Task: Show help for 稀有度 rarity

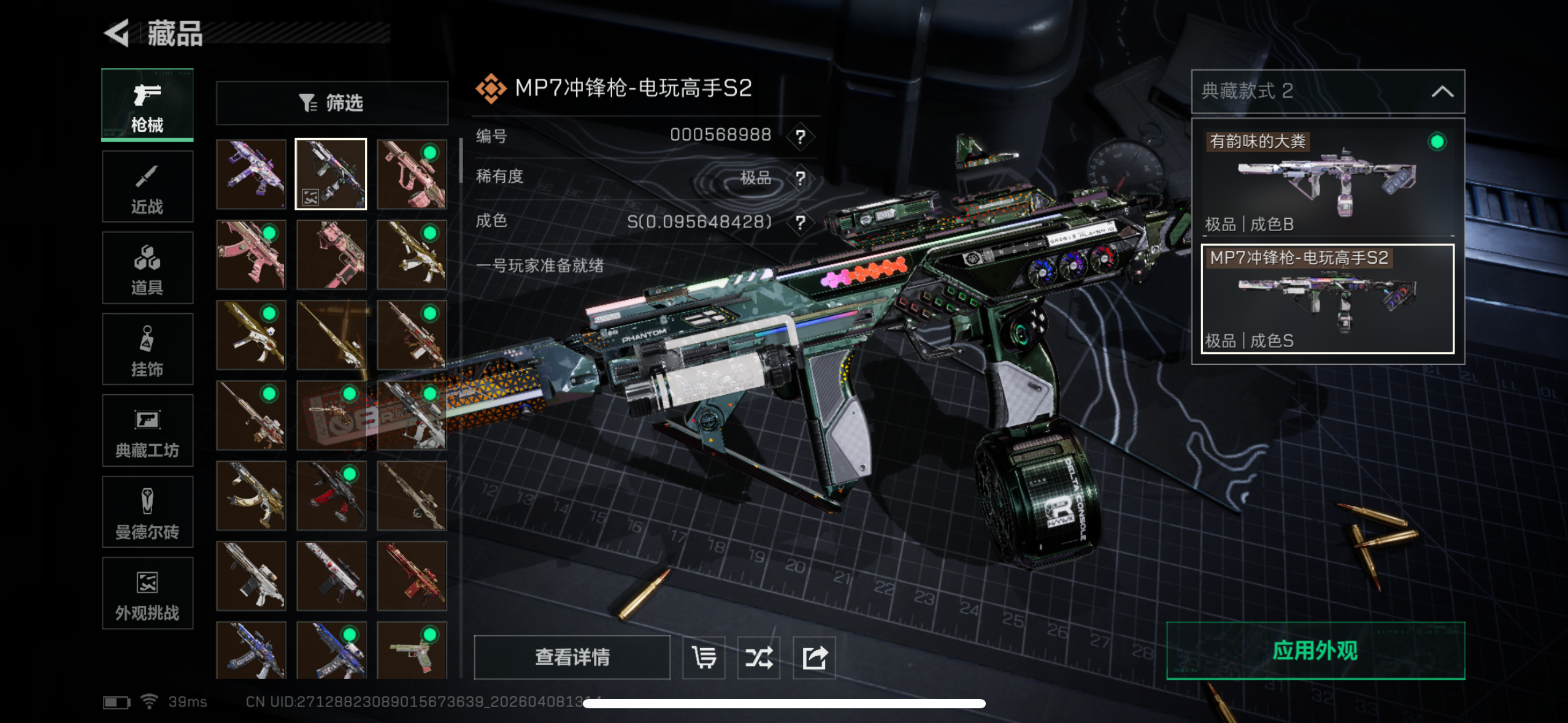Action: (800, 178)
